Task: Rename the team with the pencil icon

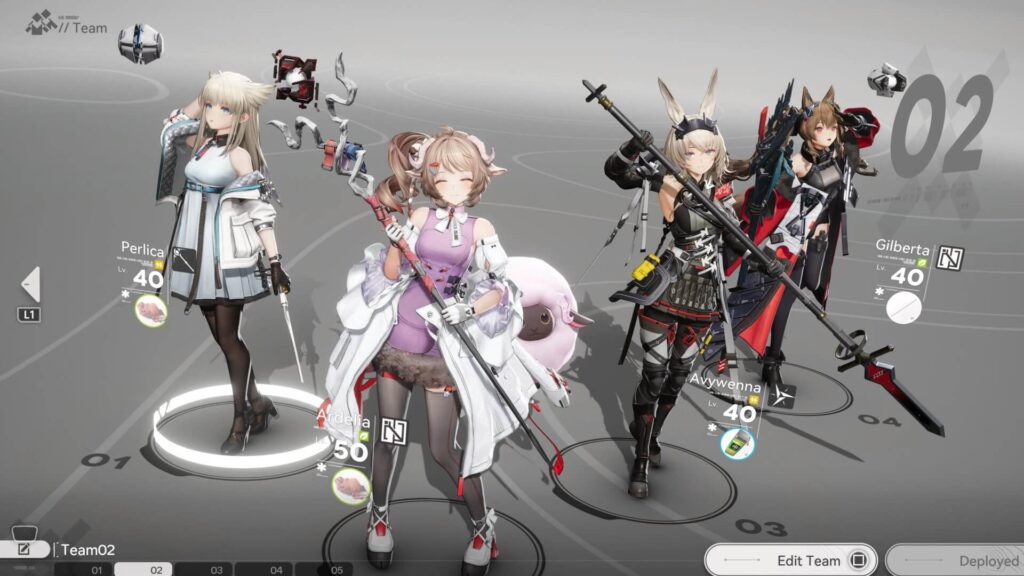Action: [25, 549]
